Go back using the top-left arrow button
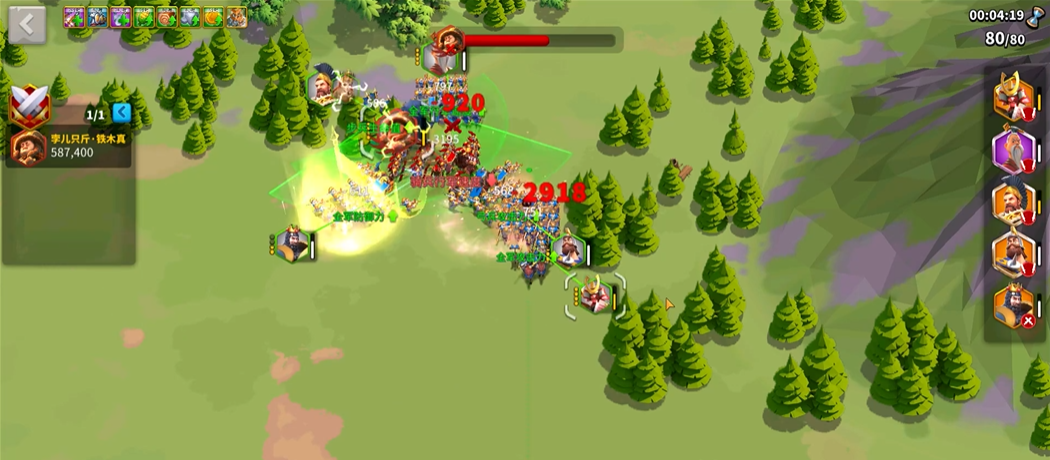 point(27,25)
